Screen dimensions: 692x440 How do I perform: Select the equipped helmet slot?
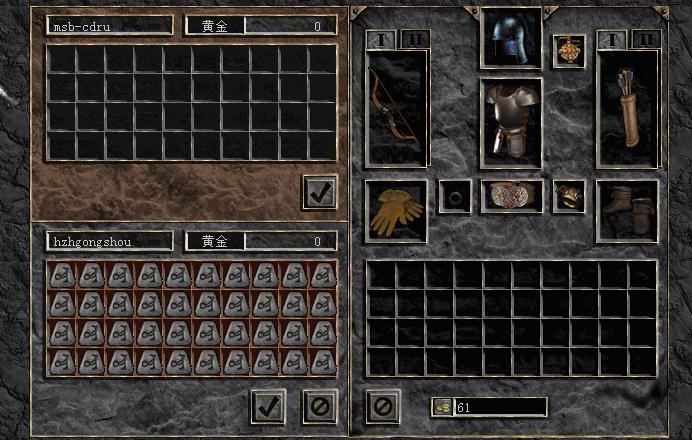(511, 38)
